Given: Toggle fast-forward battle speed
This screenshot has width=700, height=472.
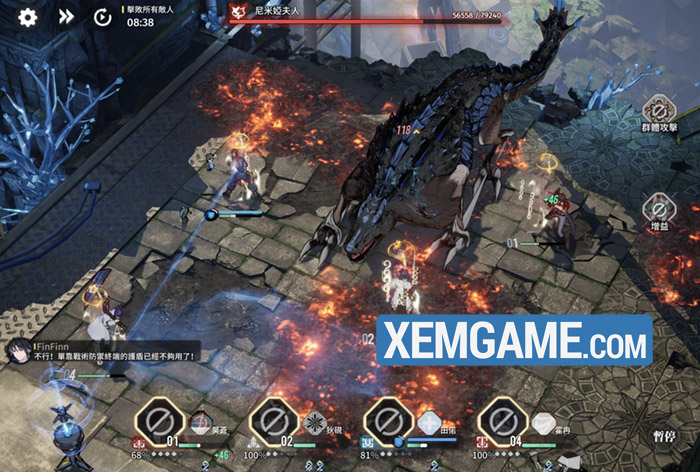Looking at the screenshot, I should 65,16.
